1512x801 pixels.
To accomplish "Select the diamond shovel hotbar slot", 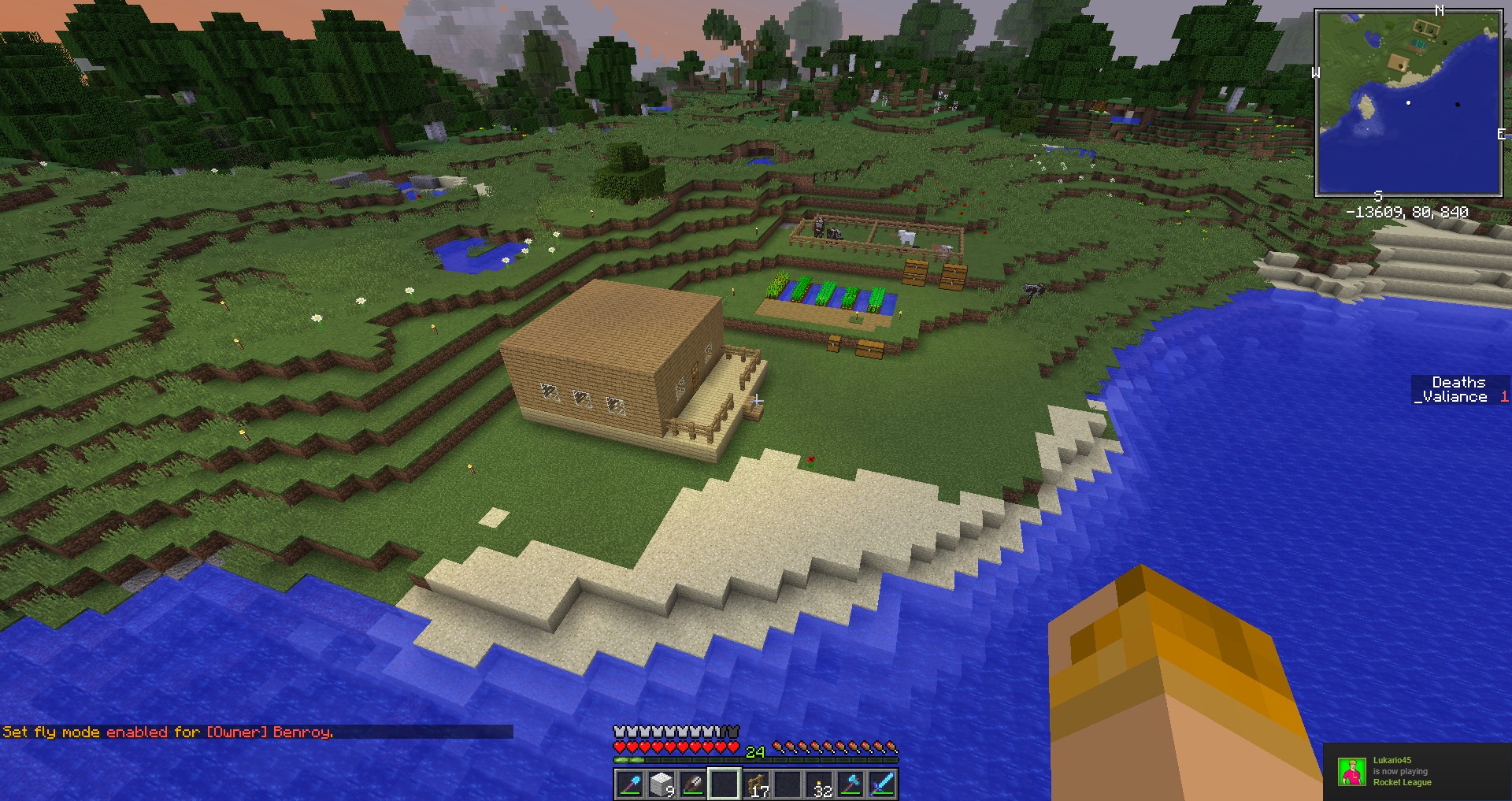I will tap(630, 784).
